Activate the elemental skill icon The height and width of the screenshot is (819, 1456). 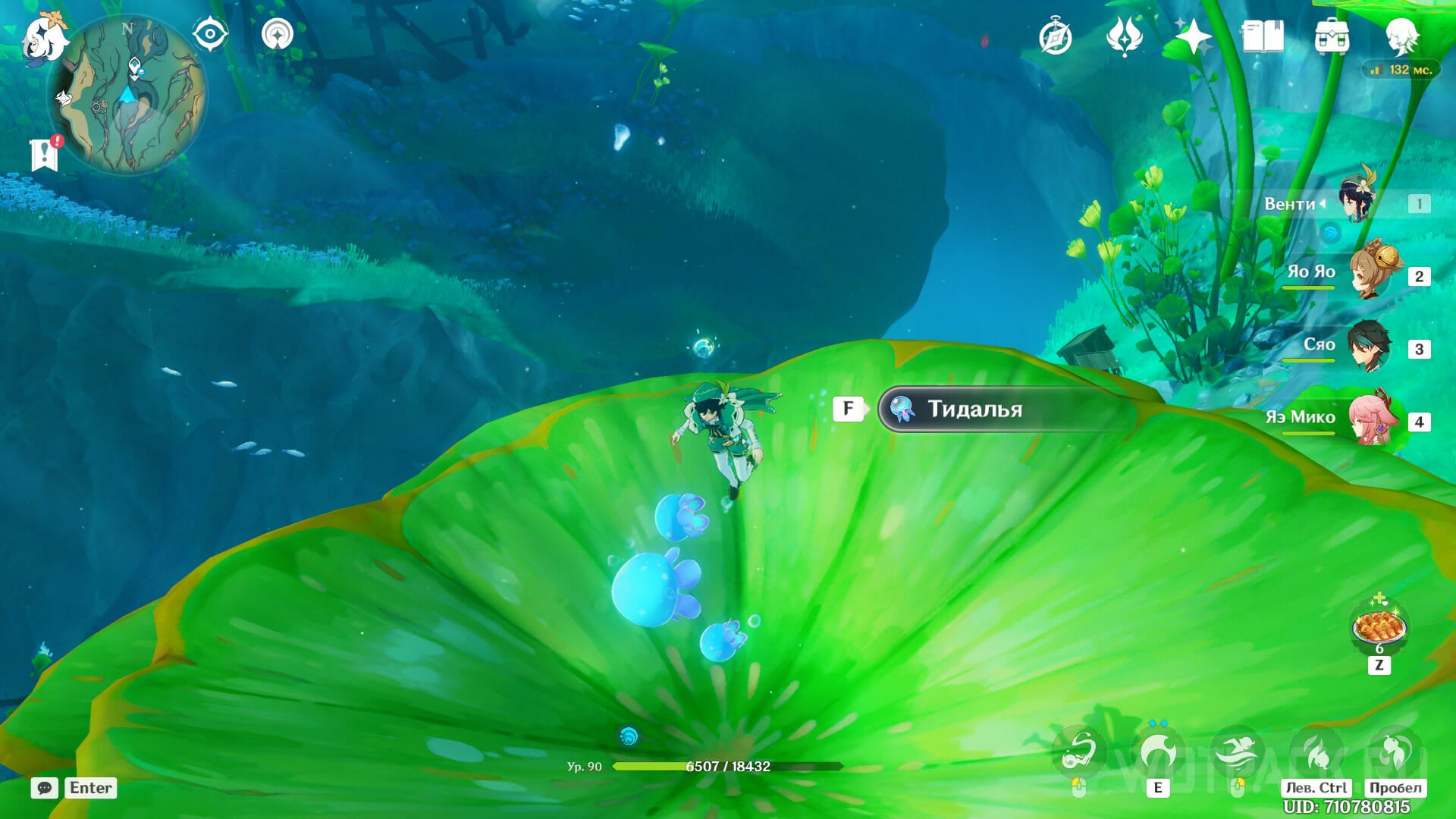pos(1157,752)
